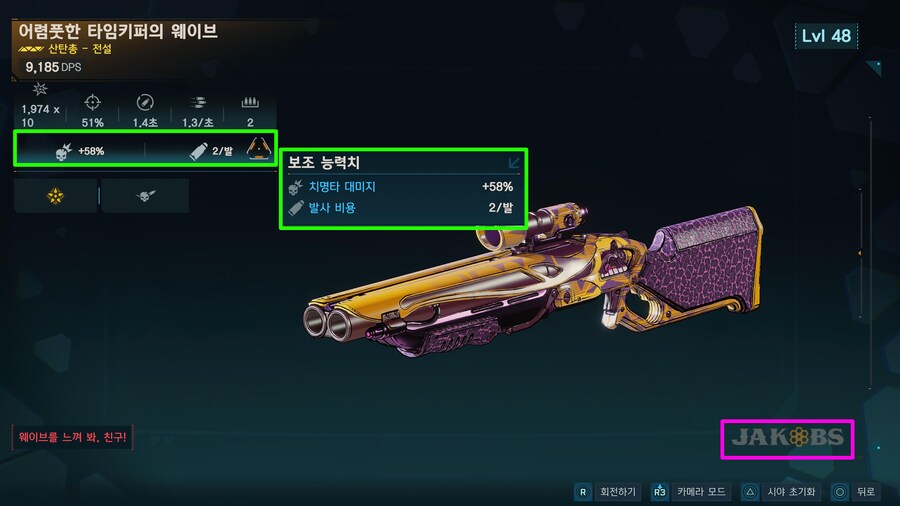Select the skull-and-bullet perk slot
The height and width of the screenshot is (506, 900).
click(145, 196)
